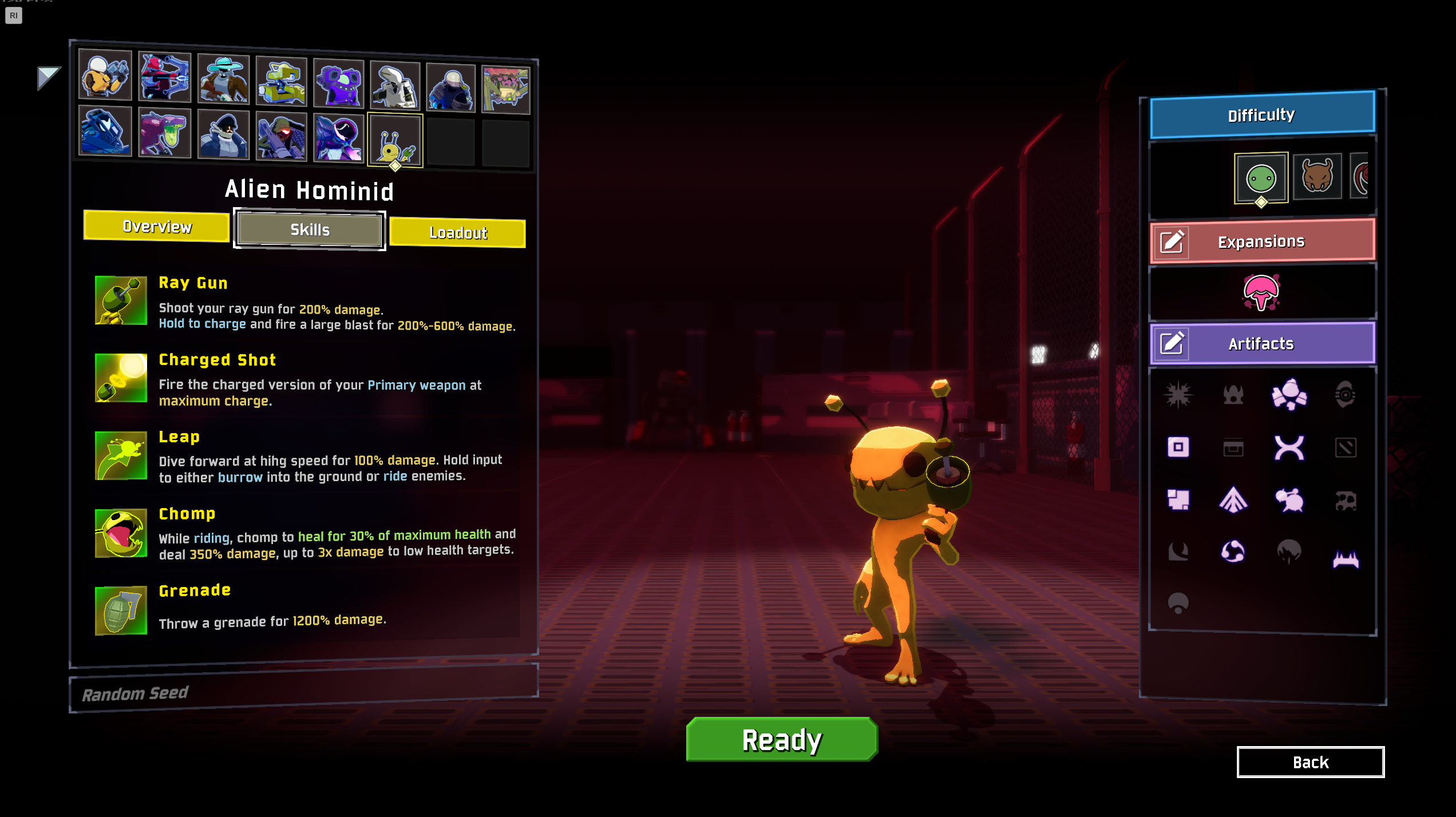Open the Artifacts editor
Image resolution: width=1456 pixels, height=817 pixels.
[1172, 343]
